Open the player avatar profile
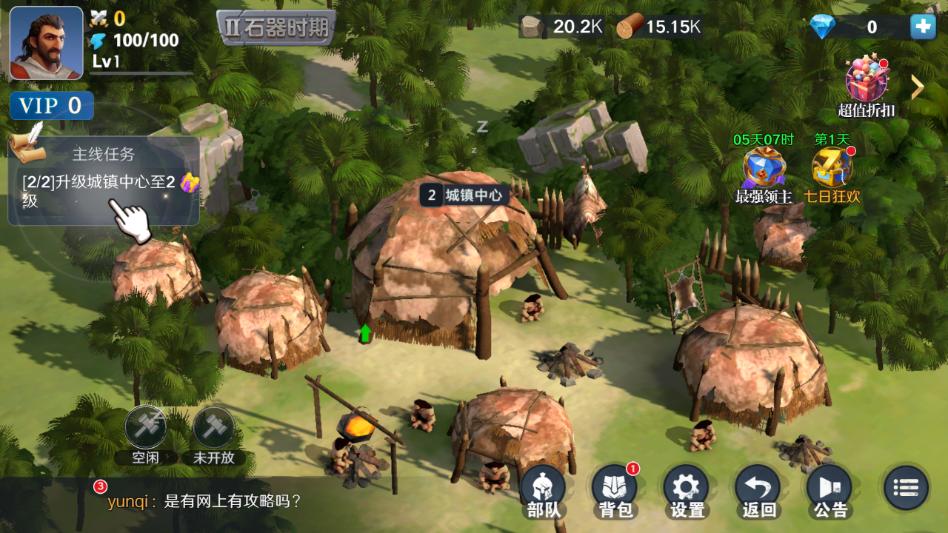 pyautogui.click(x=46, y=43)
